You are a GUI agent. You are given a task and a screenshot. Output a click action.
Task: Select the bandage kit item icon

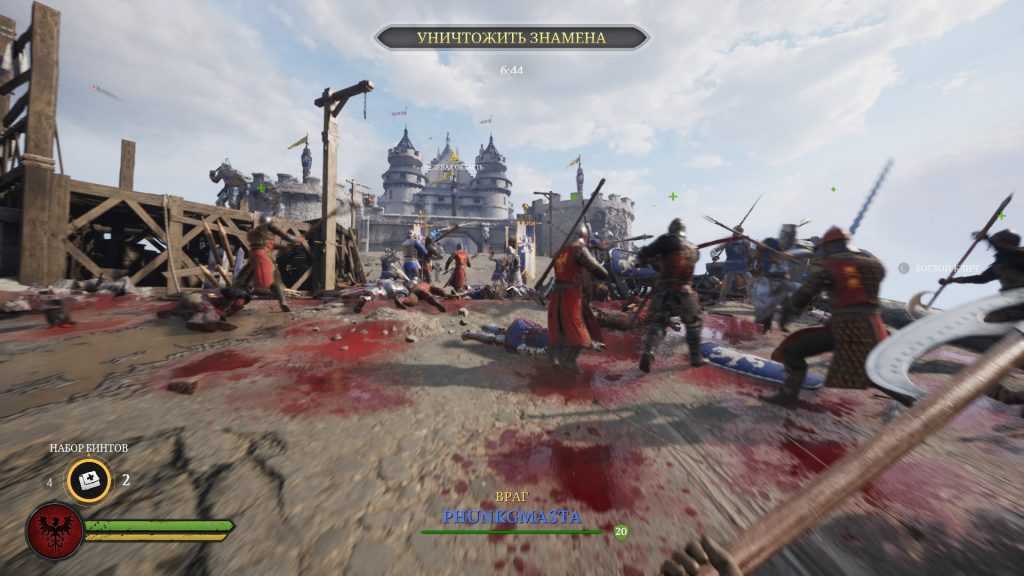(x=89, y=480)
